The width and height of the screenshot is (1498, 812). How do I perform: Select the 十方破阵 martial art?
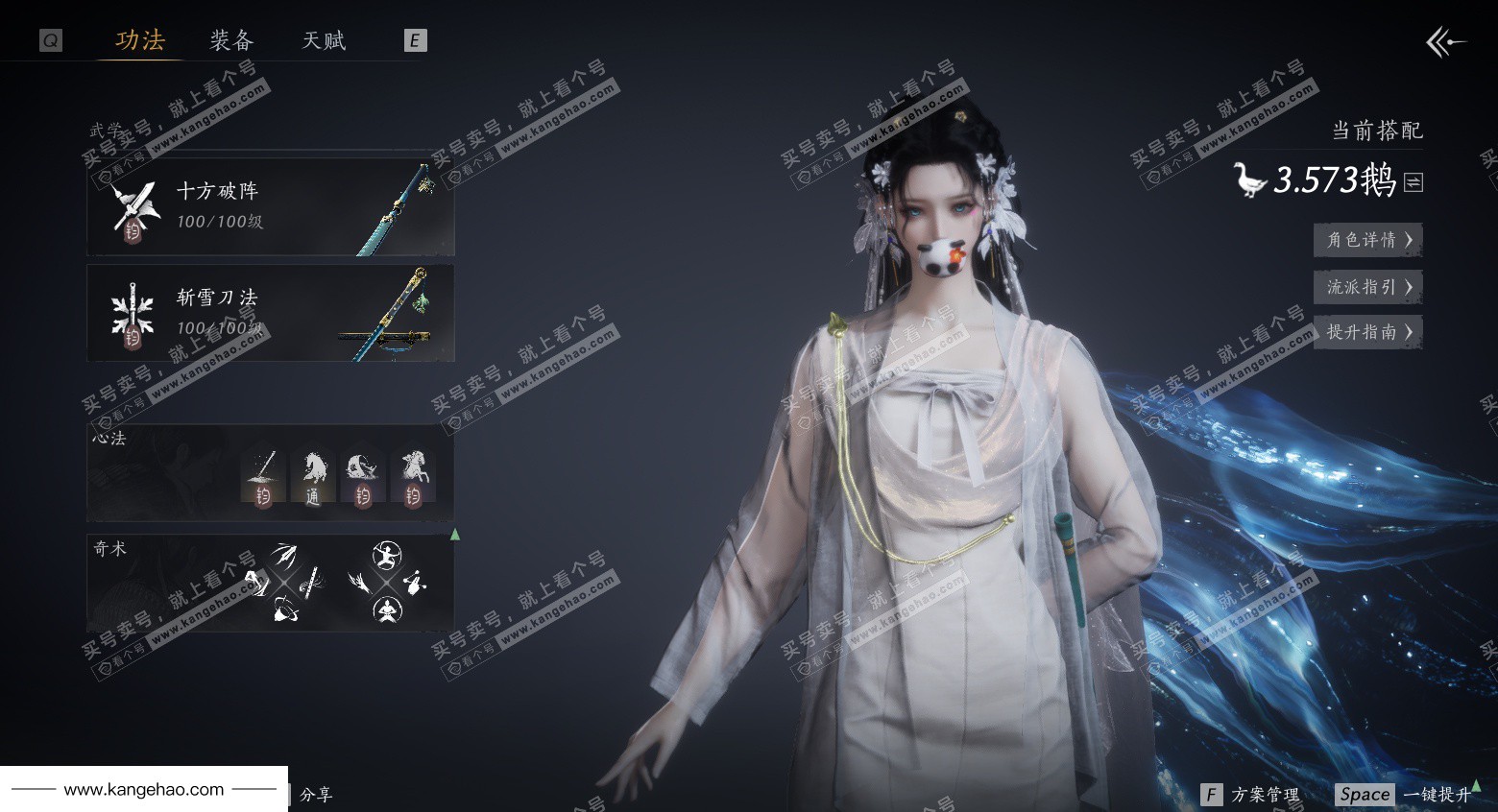[x=270, y=206]
